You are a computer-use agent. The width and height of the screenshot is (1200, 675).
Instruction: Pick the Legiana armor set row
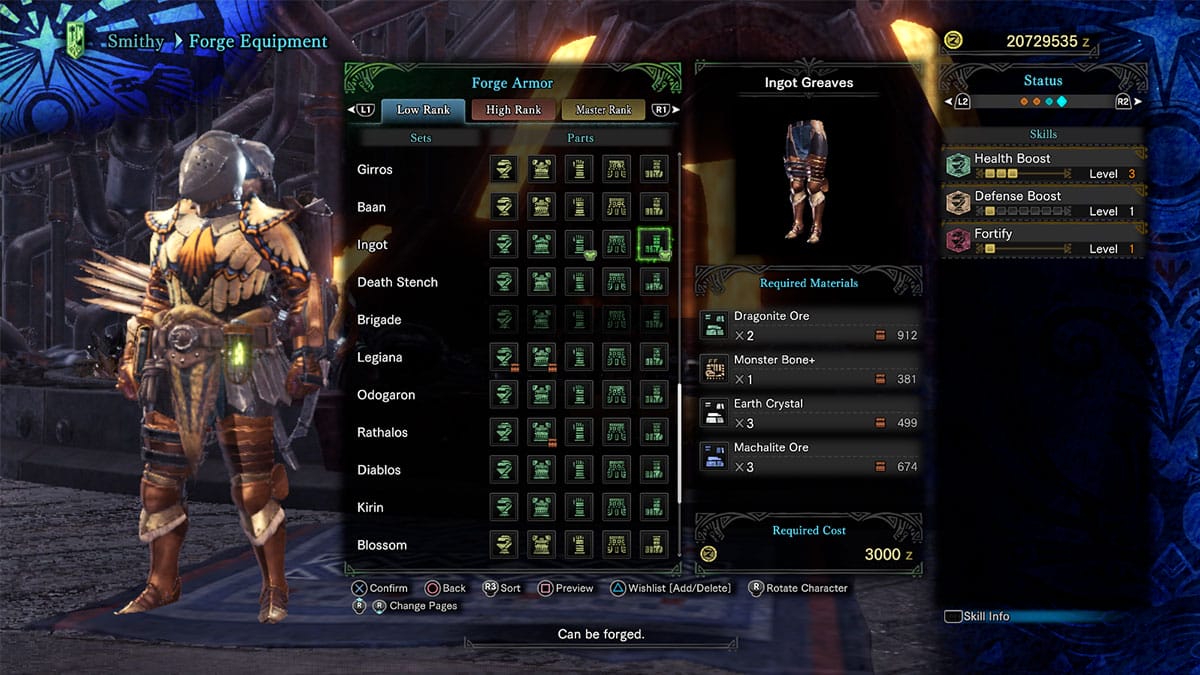pos(380,357)
